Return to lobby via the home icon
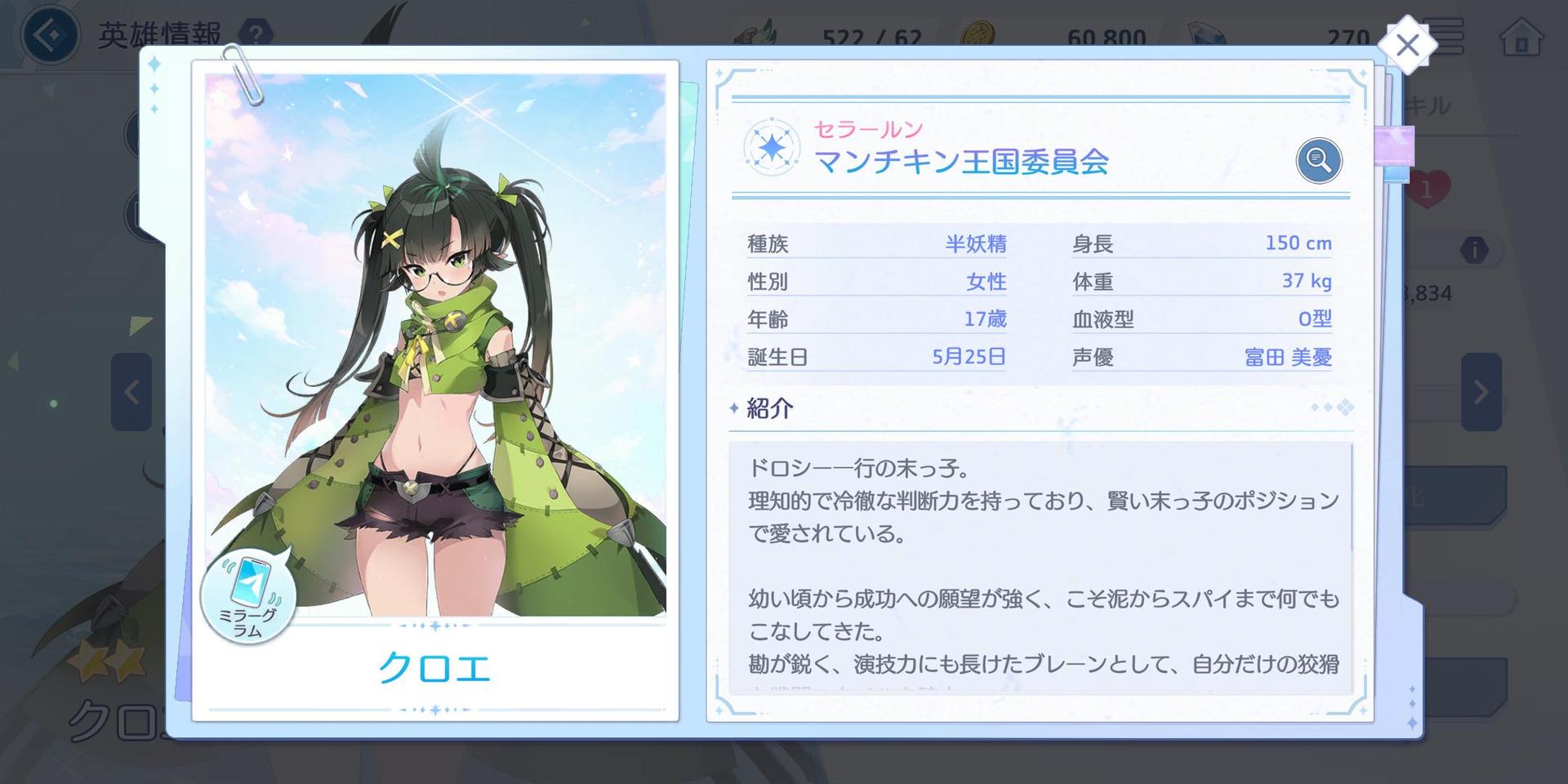Viewport: 1568px width, 784px height. pos(1521,38)
